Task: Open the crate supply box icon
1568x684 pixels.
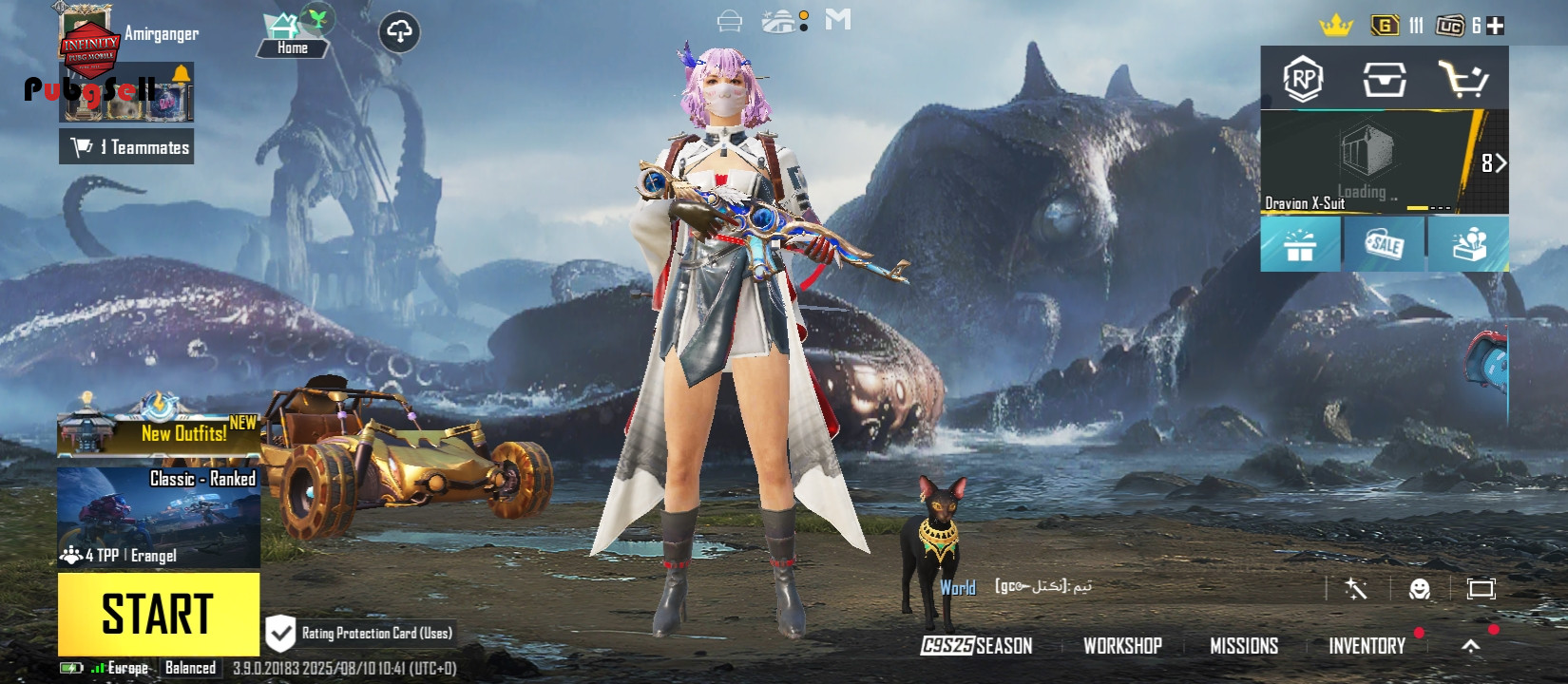Action: (x=1384, y=80)
